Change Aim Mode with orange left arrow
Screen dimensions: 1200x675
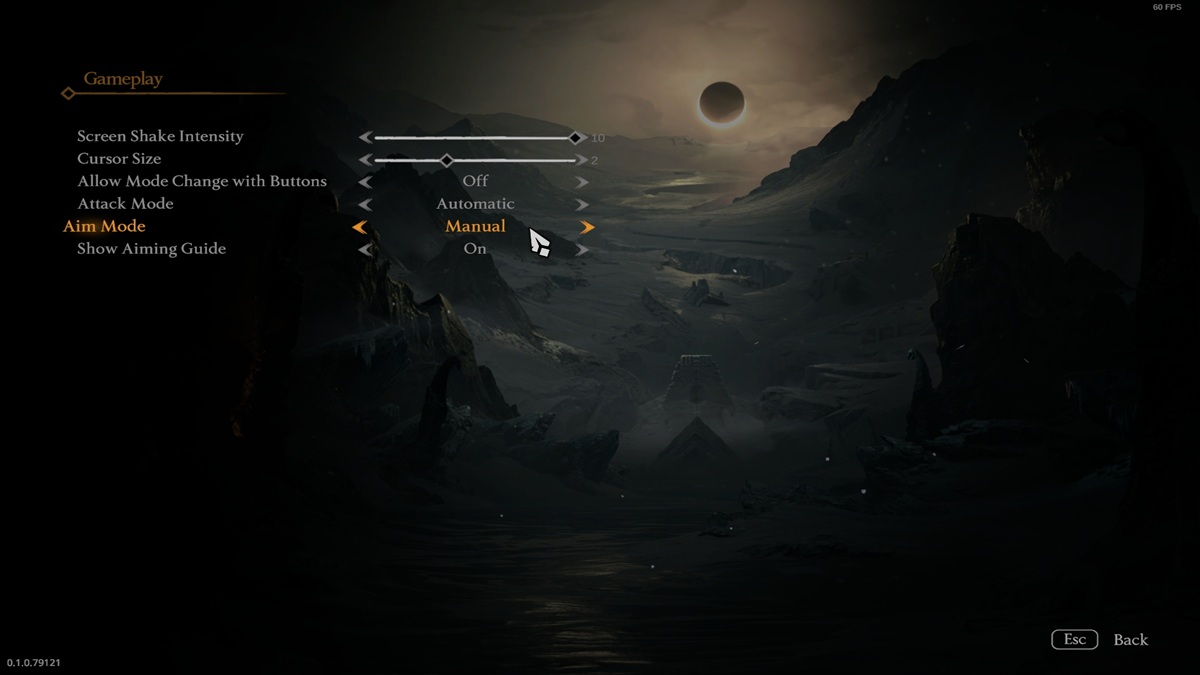359,227
